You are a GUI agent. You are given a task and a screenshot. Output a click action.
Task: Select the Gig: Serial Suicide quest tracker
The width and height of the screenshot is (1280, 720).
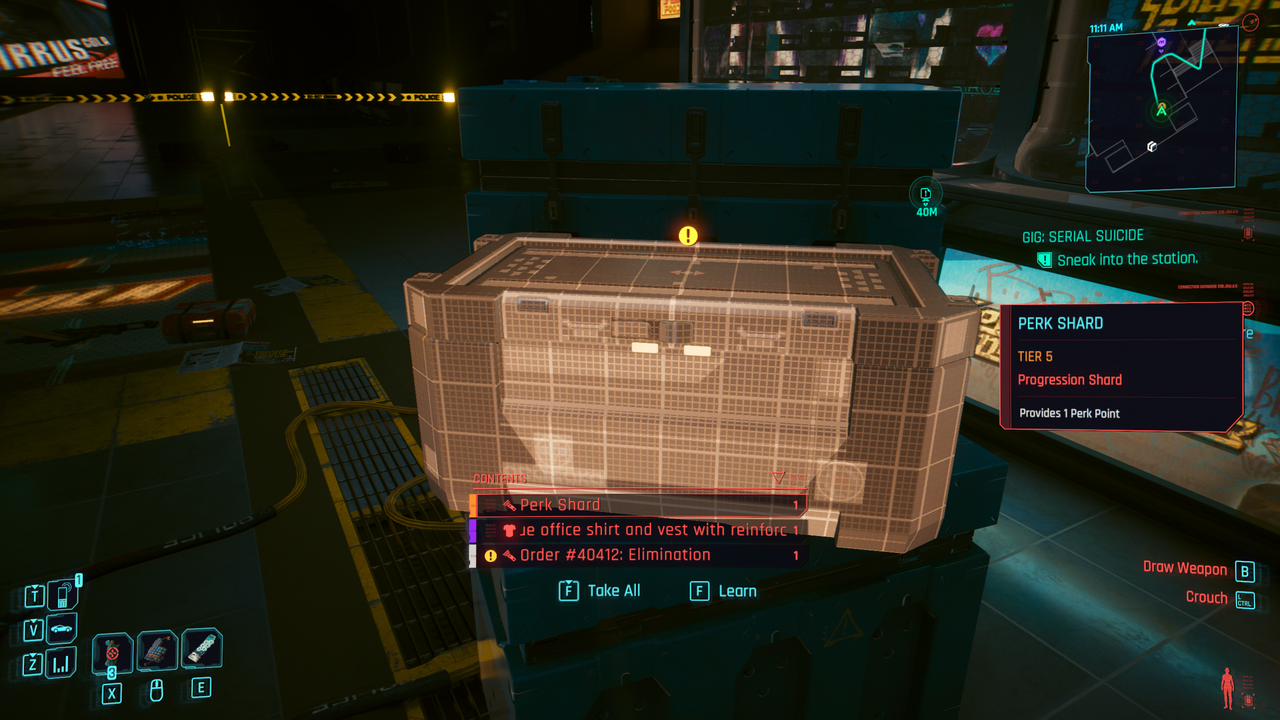[x=1082, y=236]
